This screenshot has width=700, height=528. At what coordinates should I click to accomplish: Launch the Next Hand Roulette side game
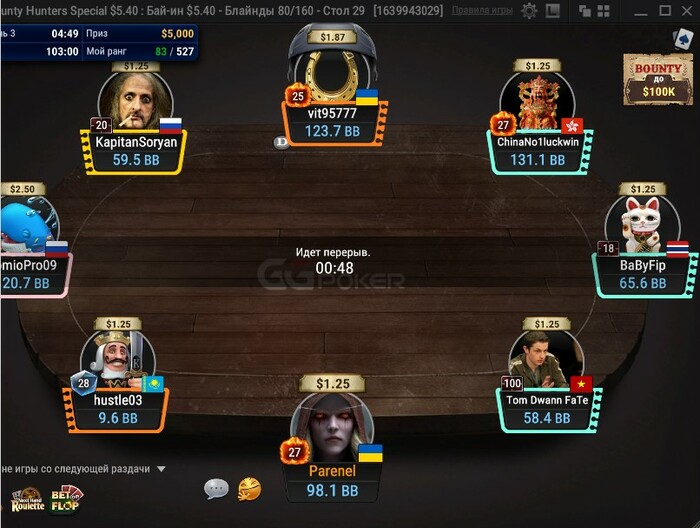26,497
